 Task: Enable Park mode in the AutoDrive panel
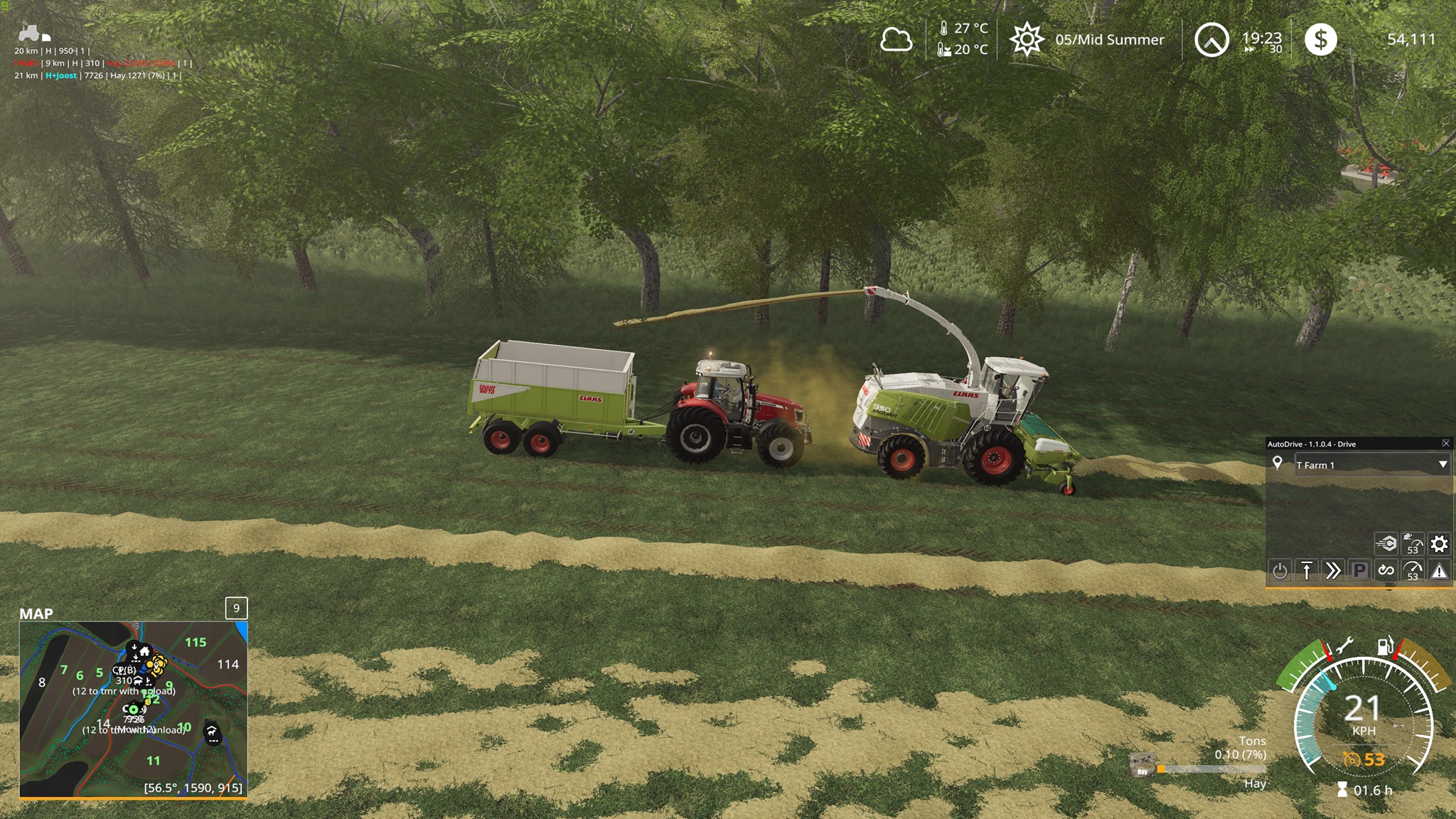pos(1359,569)
